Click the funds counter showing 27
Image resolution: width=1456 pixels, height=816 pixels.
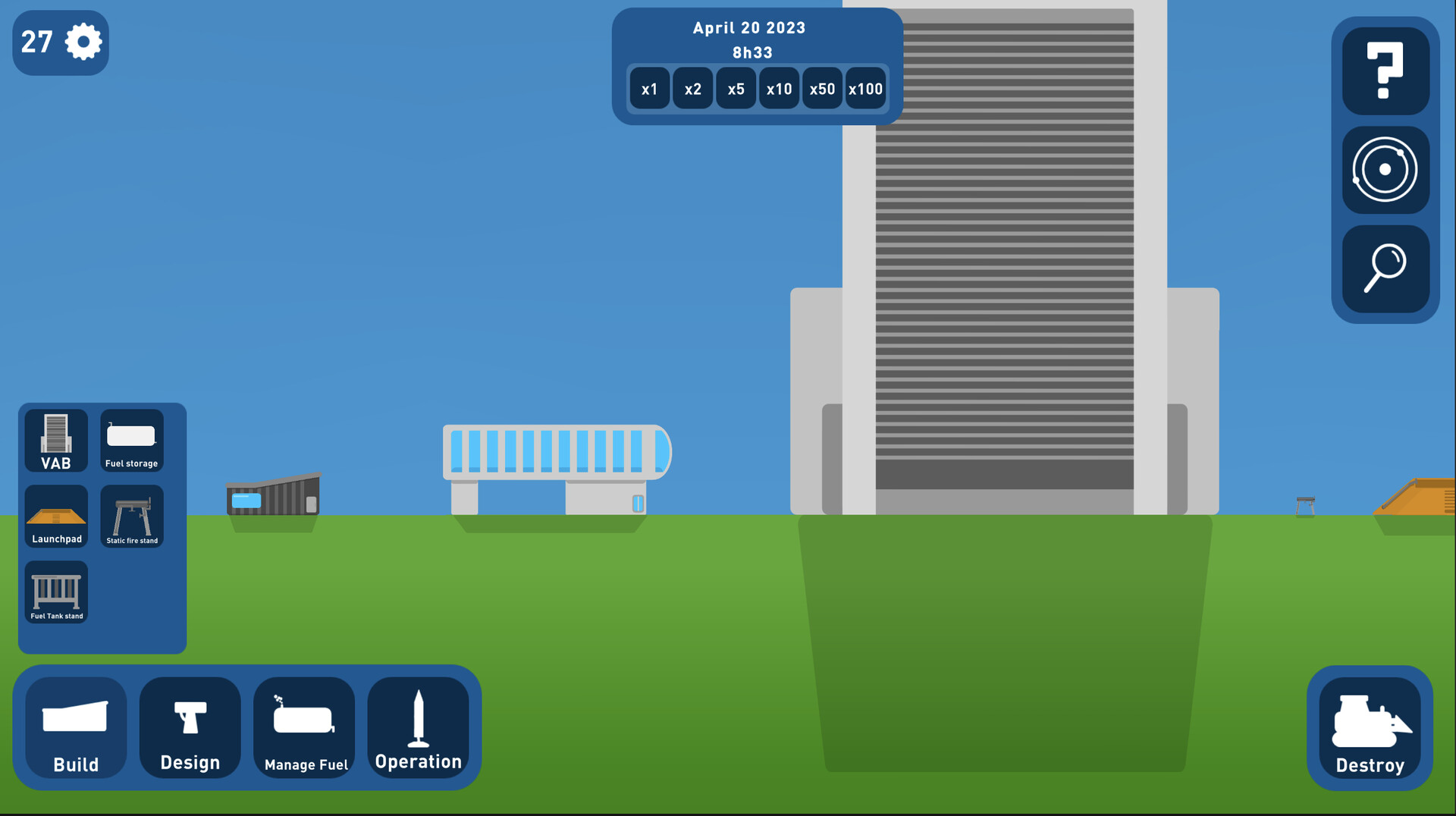coord(36,42)
